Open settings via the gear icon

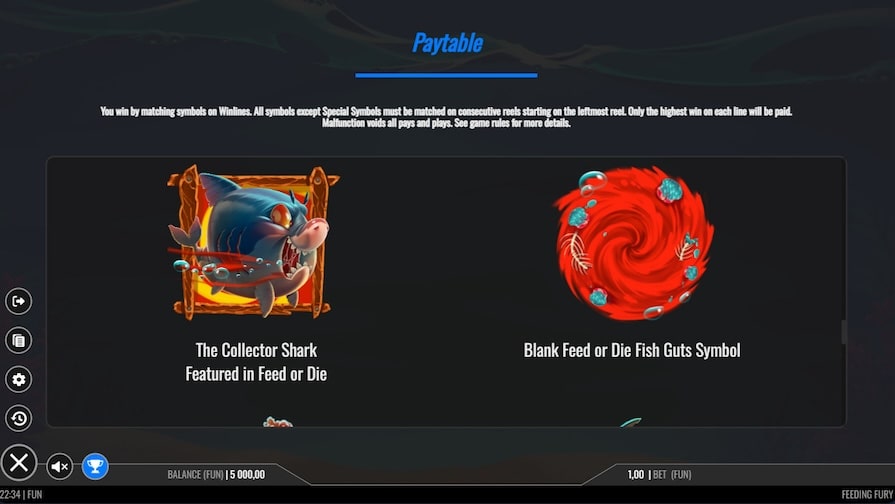coord(18,379)
